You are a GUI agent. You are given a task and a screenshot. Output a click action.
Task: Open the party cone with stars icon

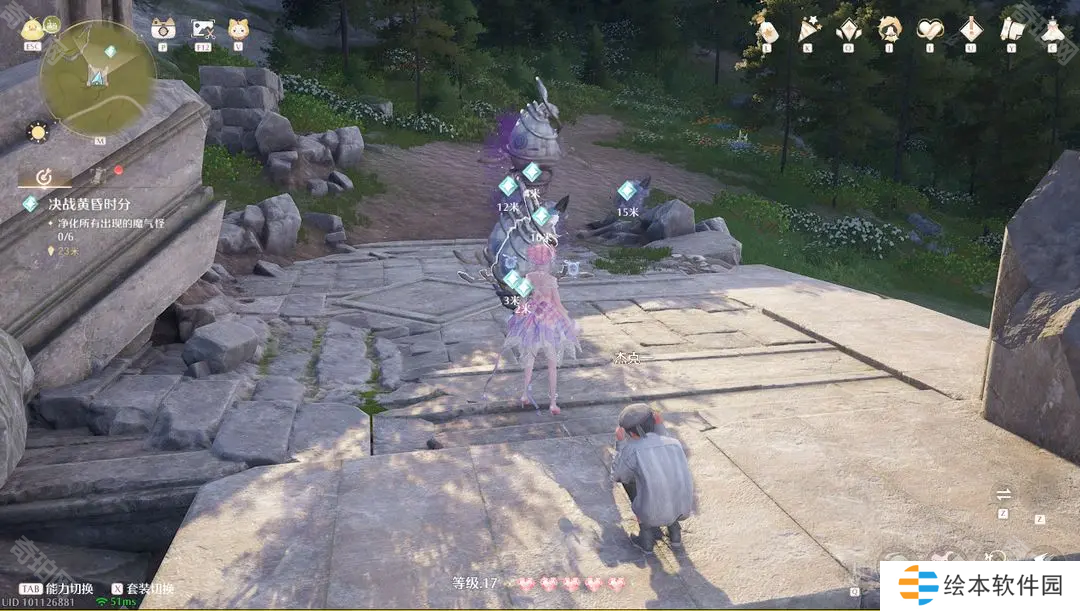(808, 28)
